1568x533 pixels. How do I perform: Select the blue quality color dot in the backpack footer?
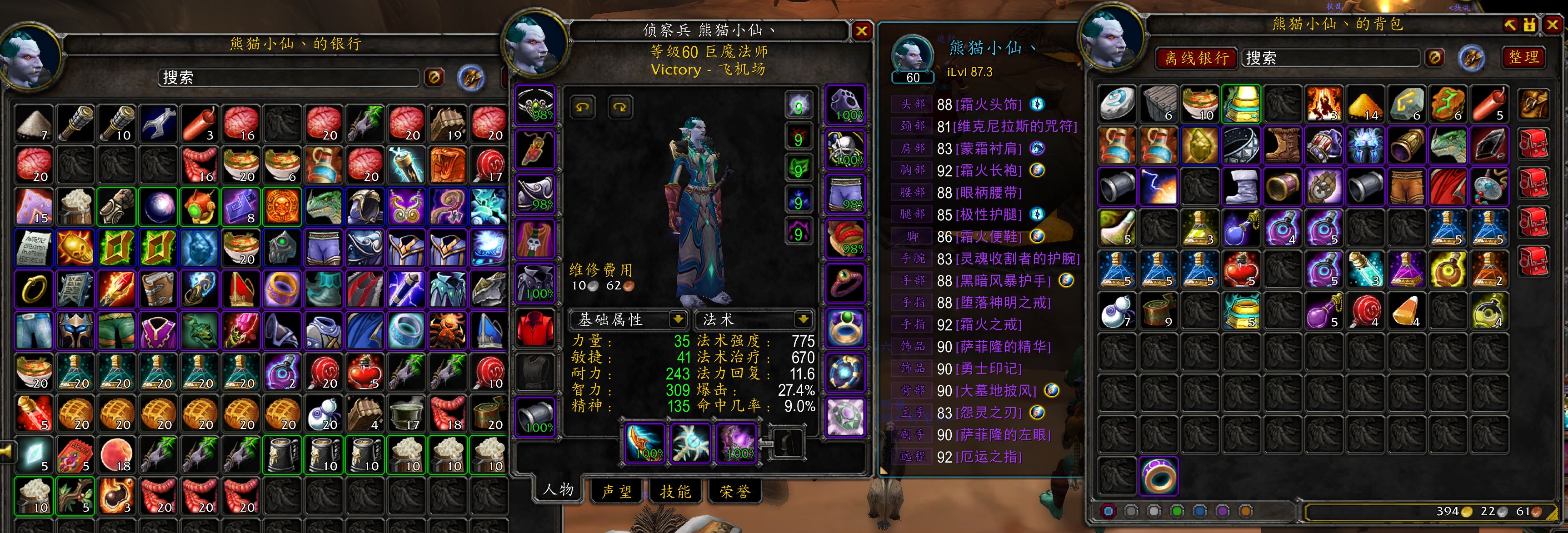coord(1200,512)
